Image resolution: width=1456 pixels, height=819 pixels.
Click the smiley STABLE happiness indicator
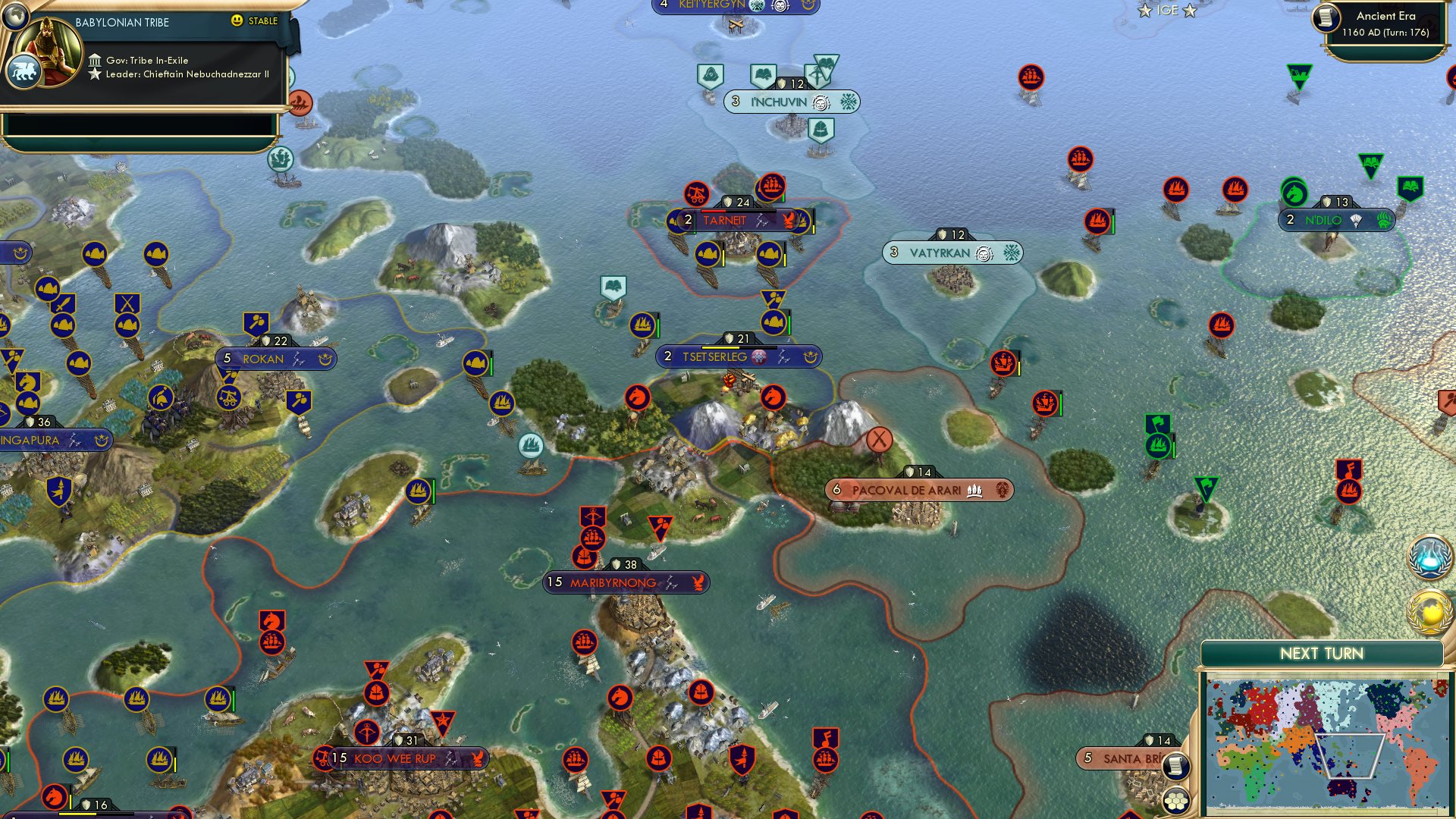(x=238, y=20)
